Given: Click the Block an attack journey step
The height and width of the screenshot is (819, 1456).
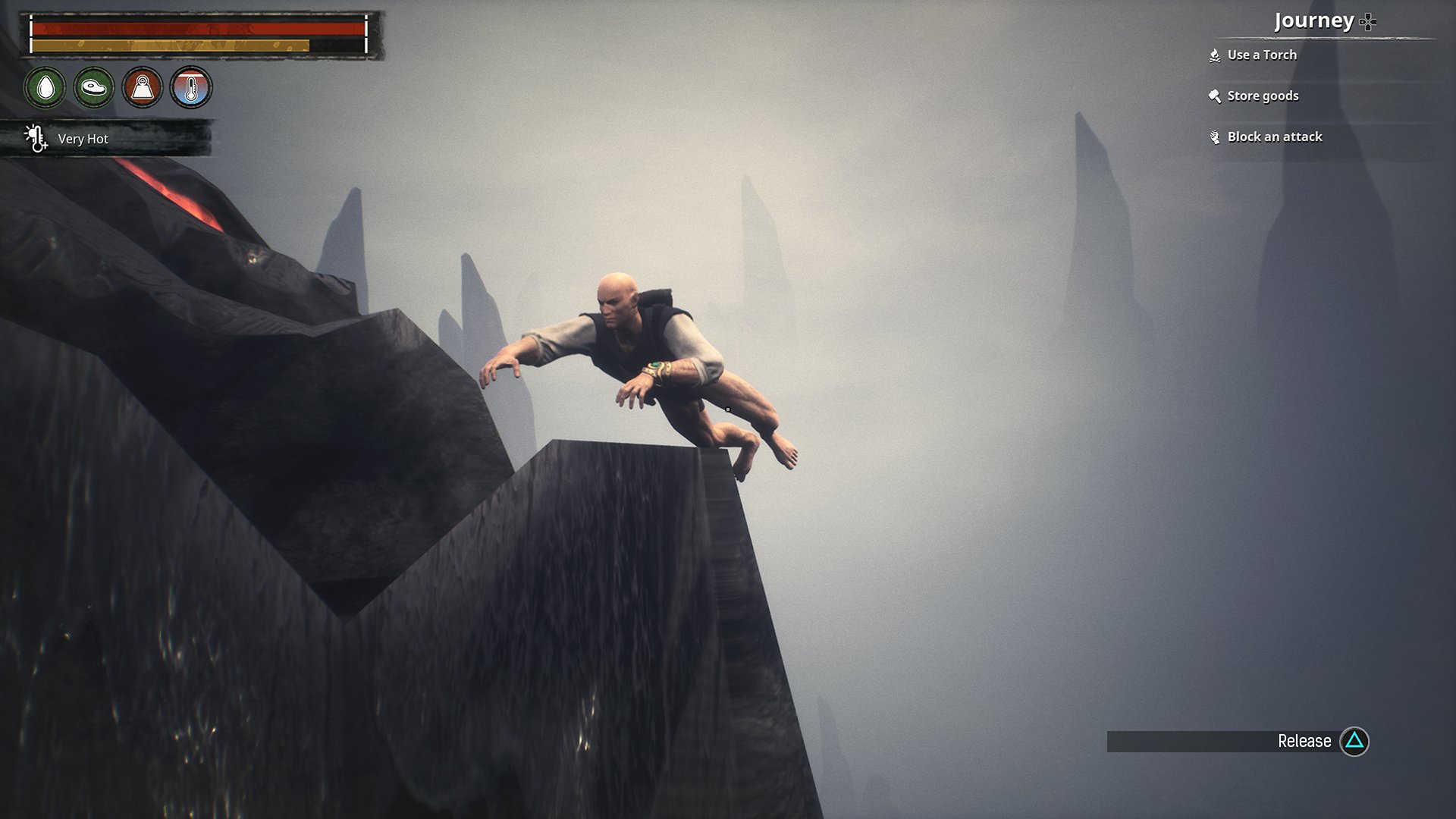Looking at the screenshot, I should 1274,136.
